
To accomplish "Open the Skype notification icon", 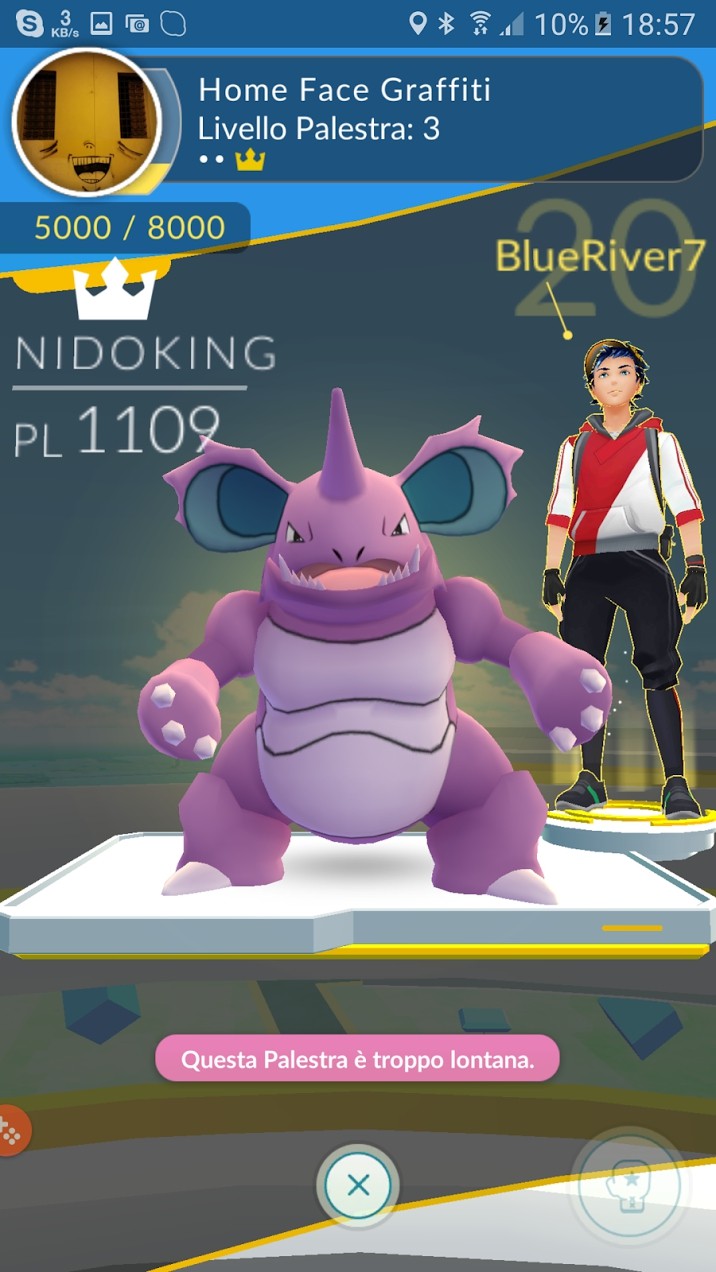I will 29,22.
